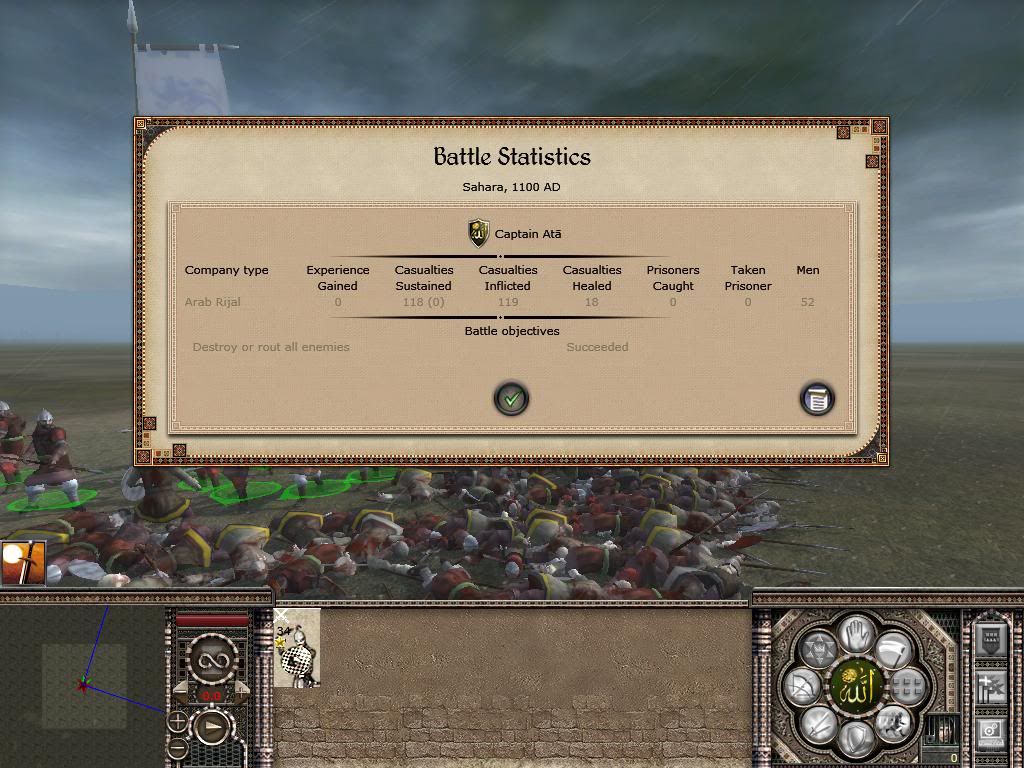The height and width of the screenshot is (768, 1024).
Task: Activate the shield guard mode button
Action: point(853,740)
